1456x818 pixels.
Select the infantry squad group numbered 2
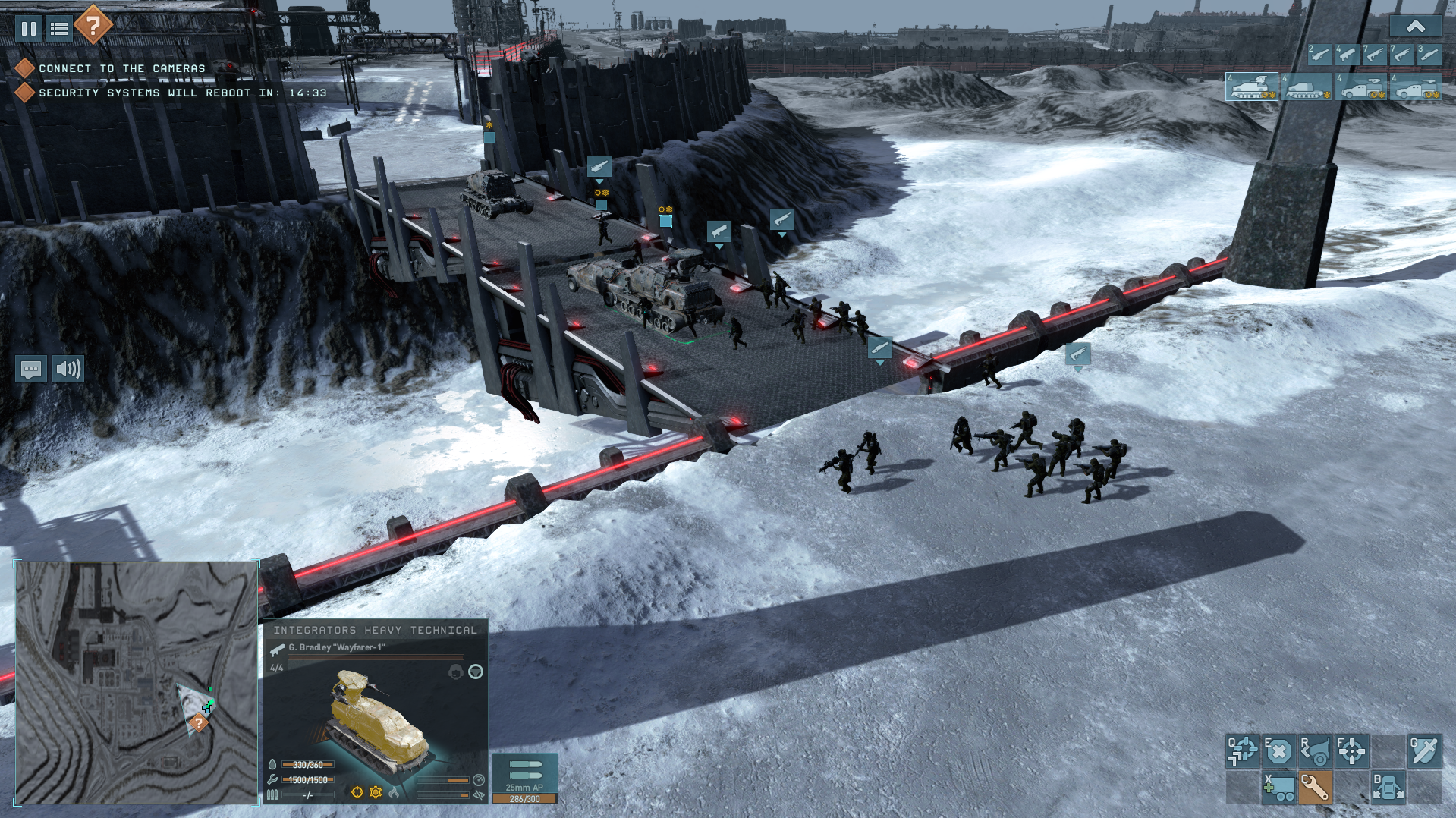click(1319, 54)
